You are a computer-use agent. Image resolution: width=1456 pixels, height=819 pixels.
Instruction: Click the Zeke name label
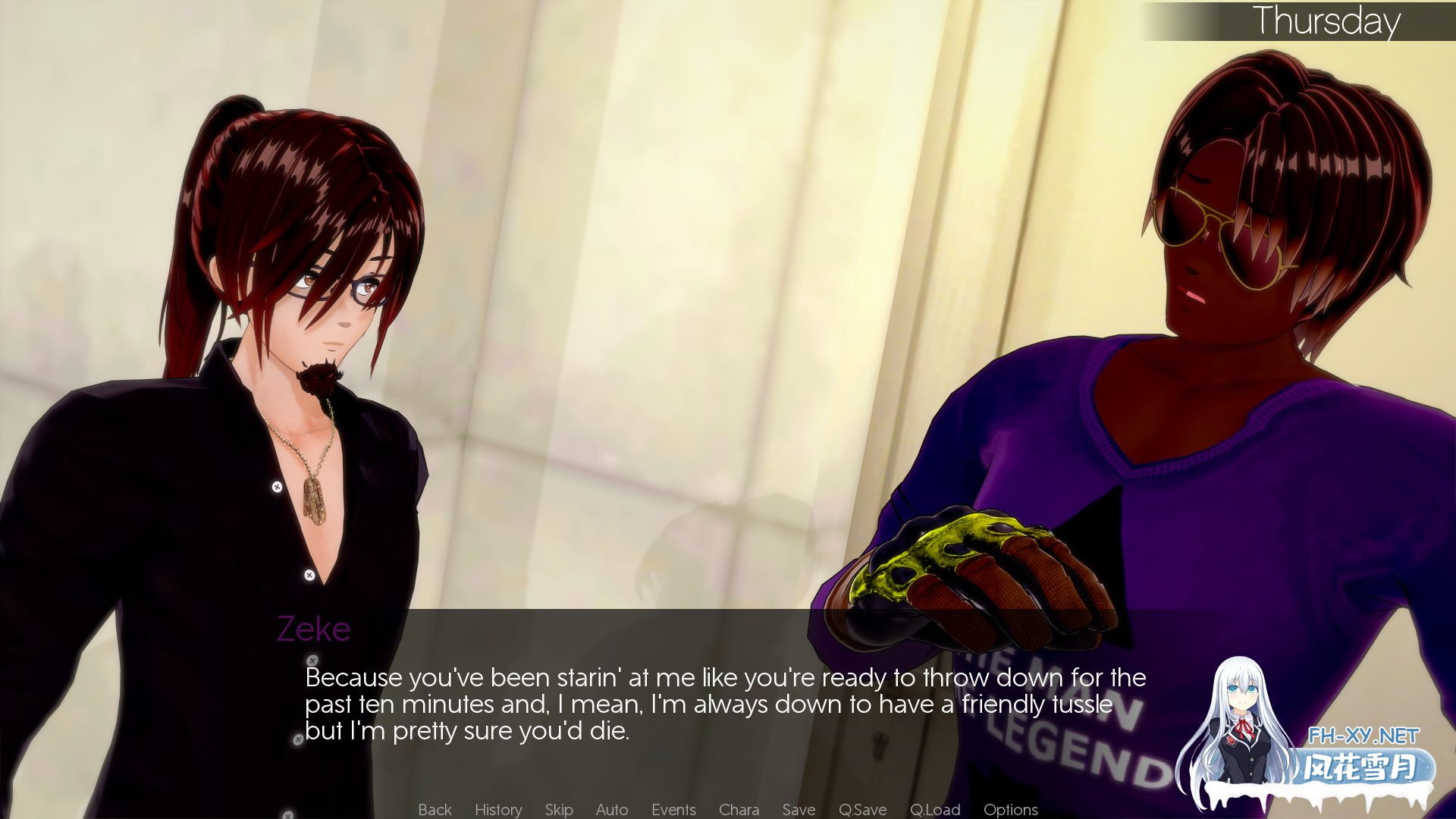(x=314, y=629)
